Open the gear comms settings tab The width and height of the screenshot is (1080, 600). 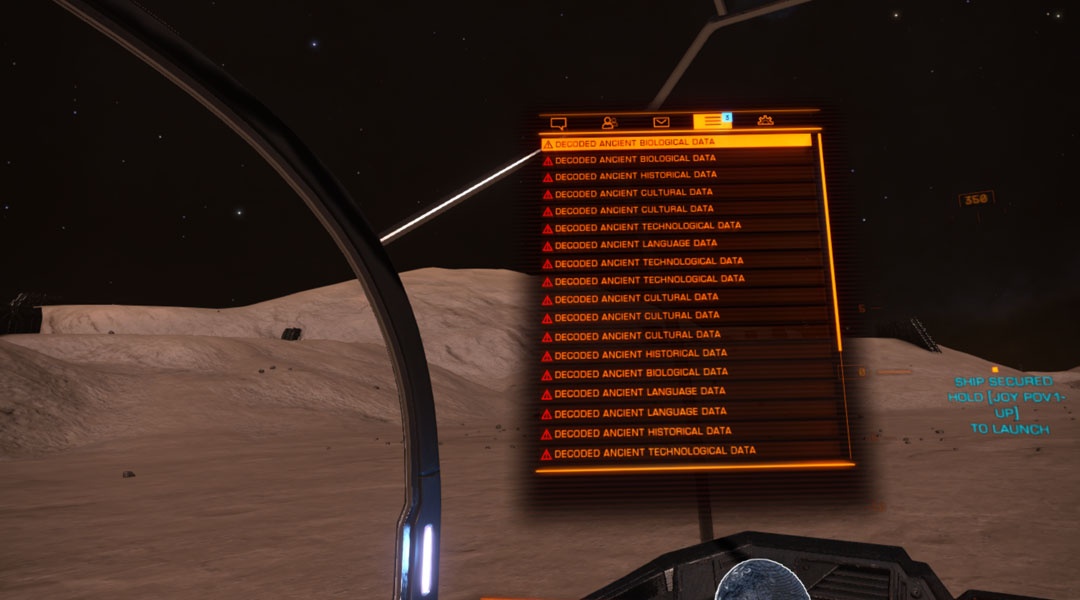coord(765,121)
